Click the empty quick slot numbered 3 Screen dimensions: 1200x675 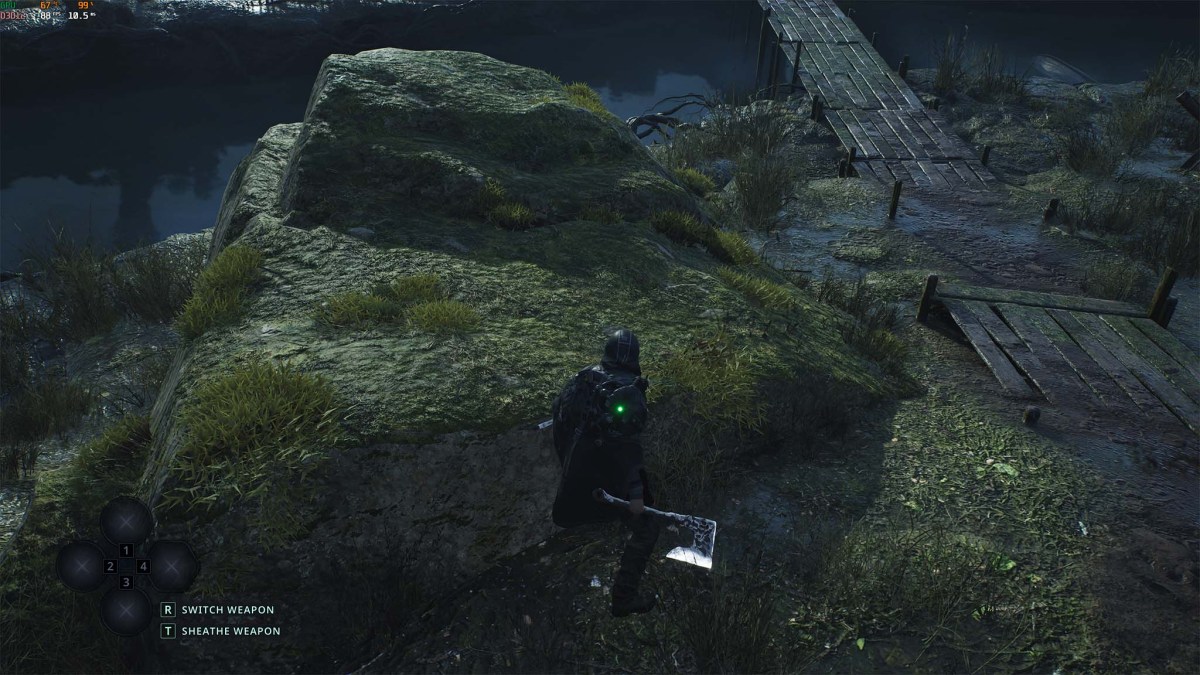pyautogui.click(x=127, y=609)
